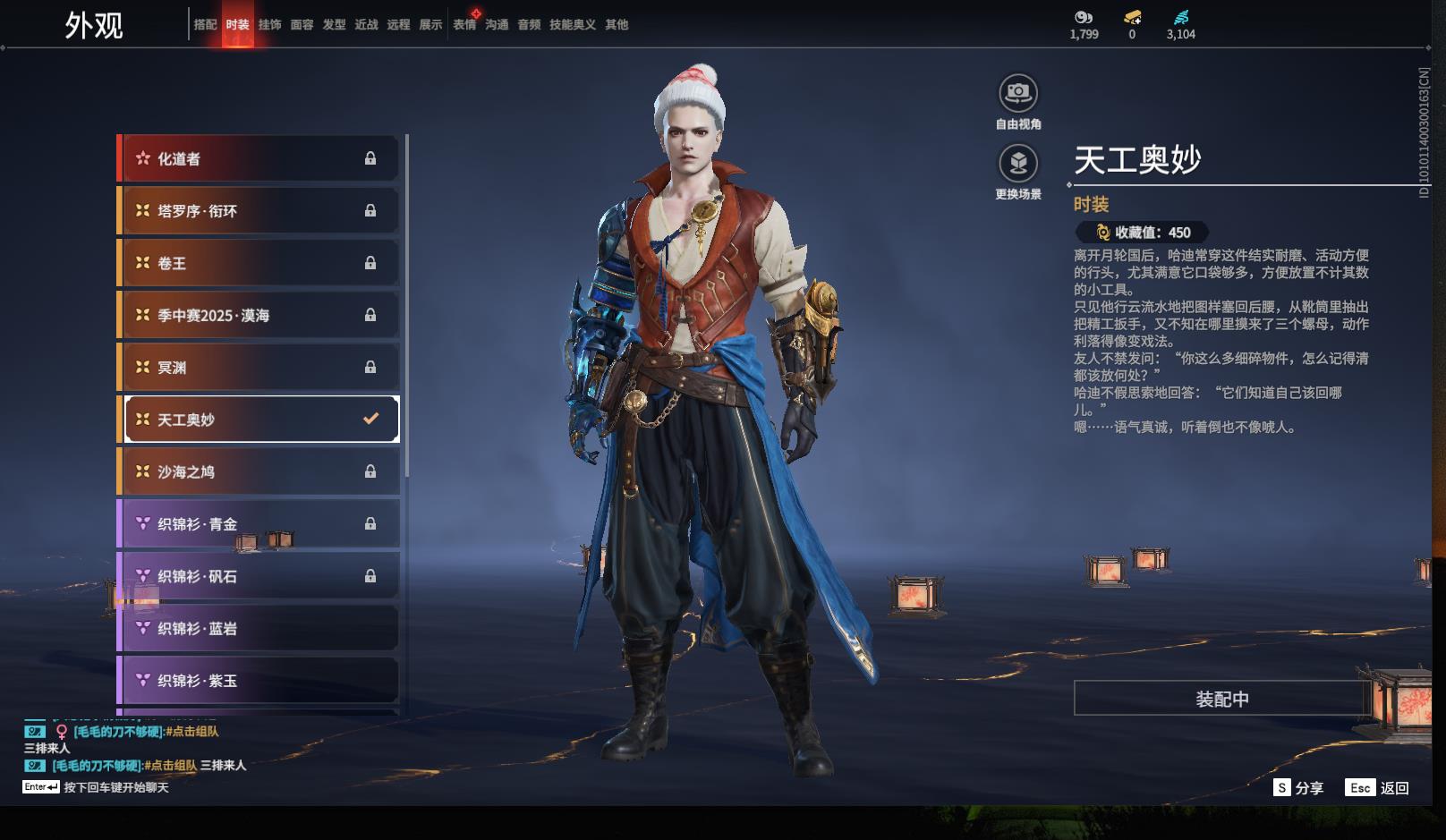Viewport: 1446px width, 840px height.
Task: Choose the 沙海之鸠 outfit
Action: [x=259, y=471]
